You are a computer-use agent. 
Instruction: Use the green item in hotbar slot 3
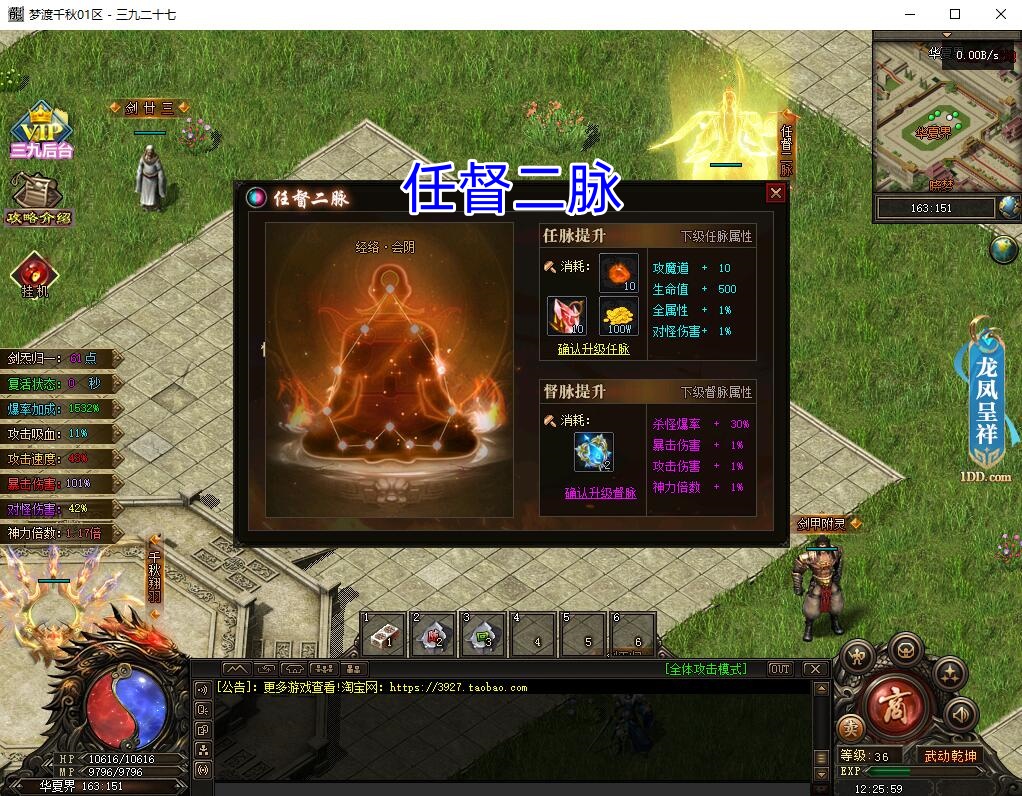[x=484, y=635]
